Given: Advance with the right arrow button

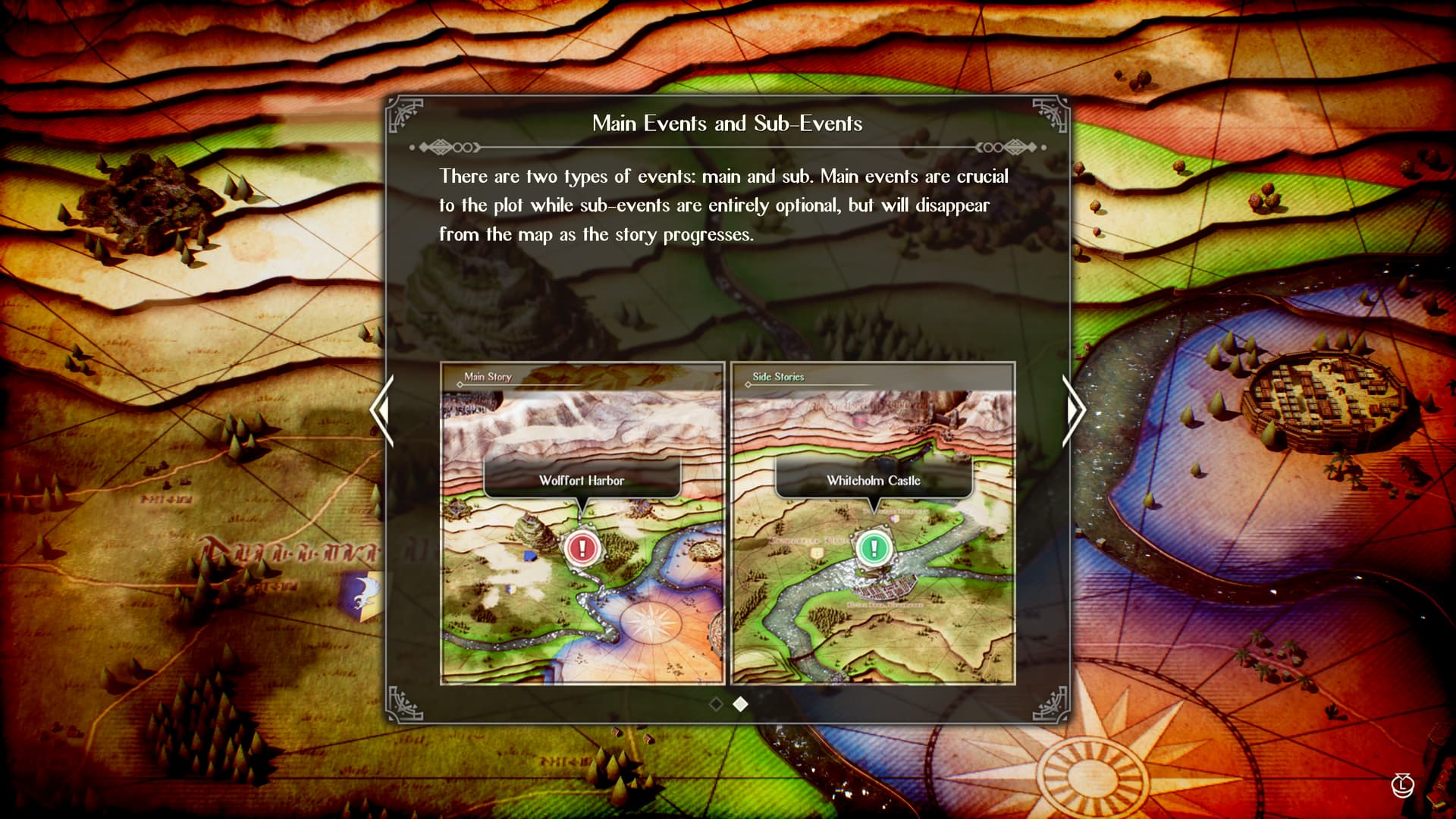Looking at the screenshot, I should [1075, 410].
